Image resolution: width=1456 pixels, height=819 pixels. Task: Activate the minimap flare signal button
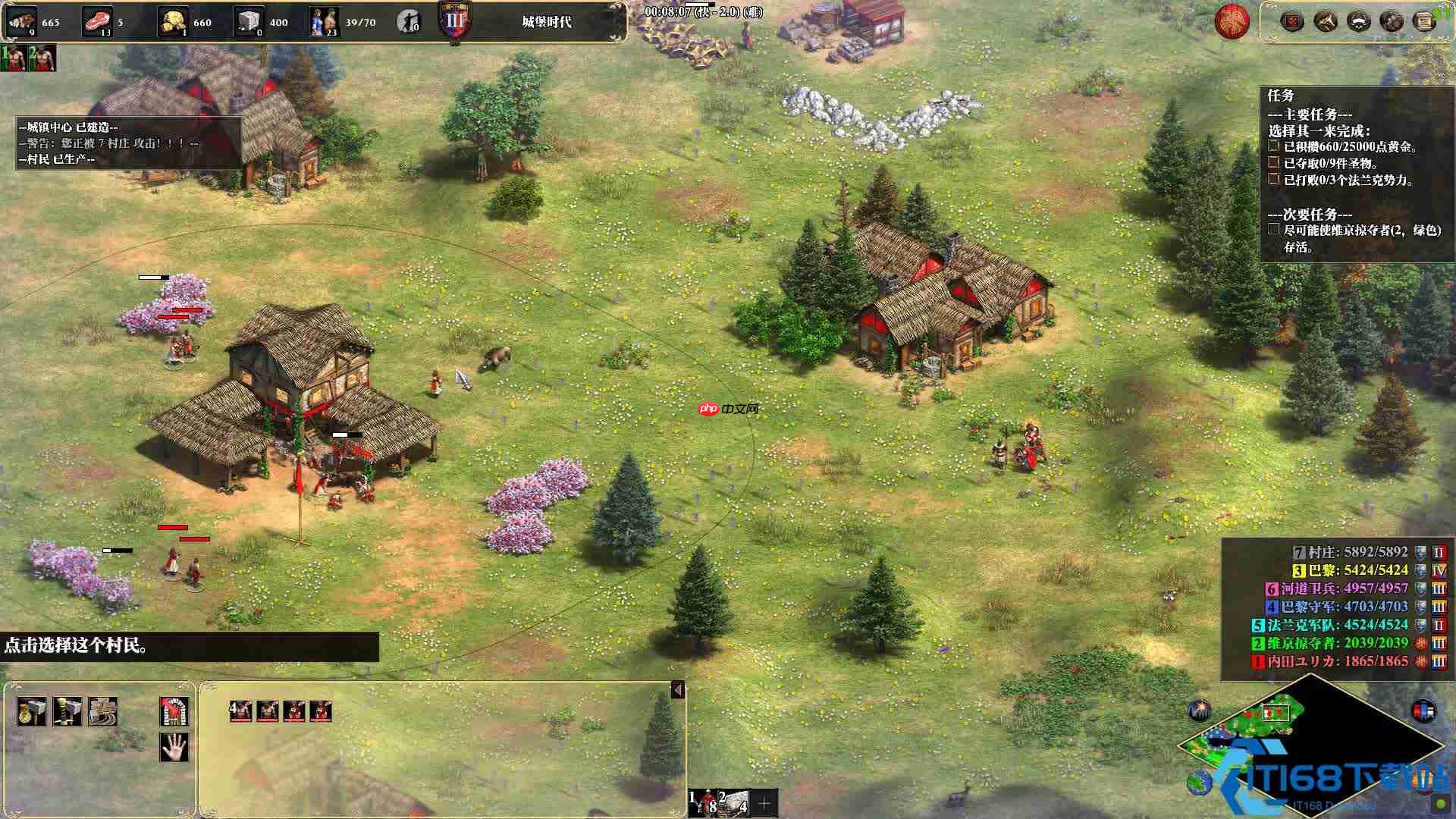click(1200, 710)
